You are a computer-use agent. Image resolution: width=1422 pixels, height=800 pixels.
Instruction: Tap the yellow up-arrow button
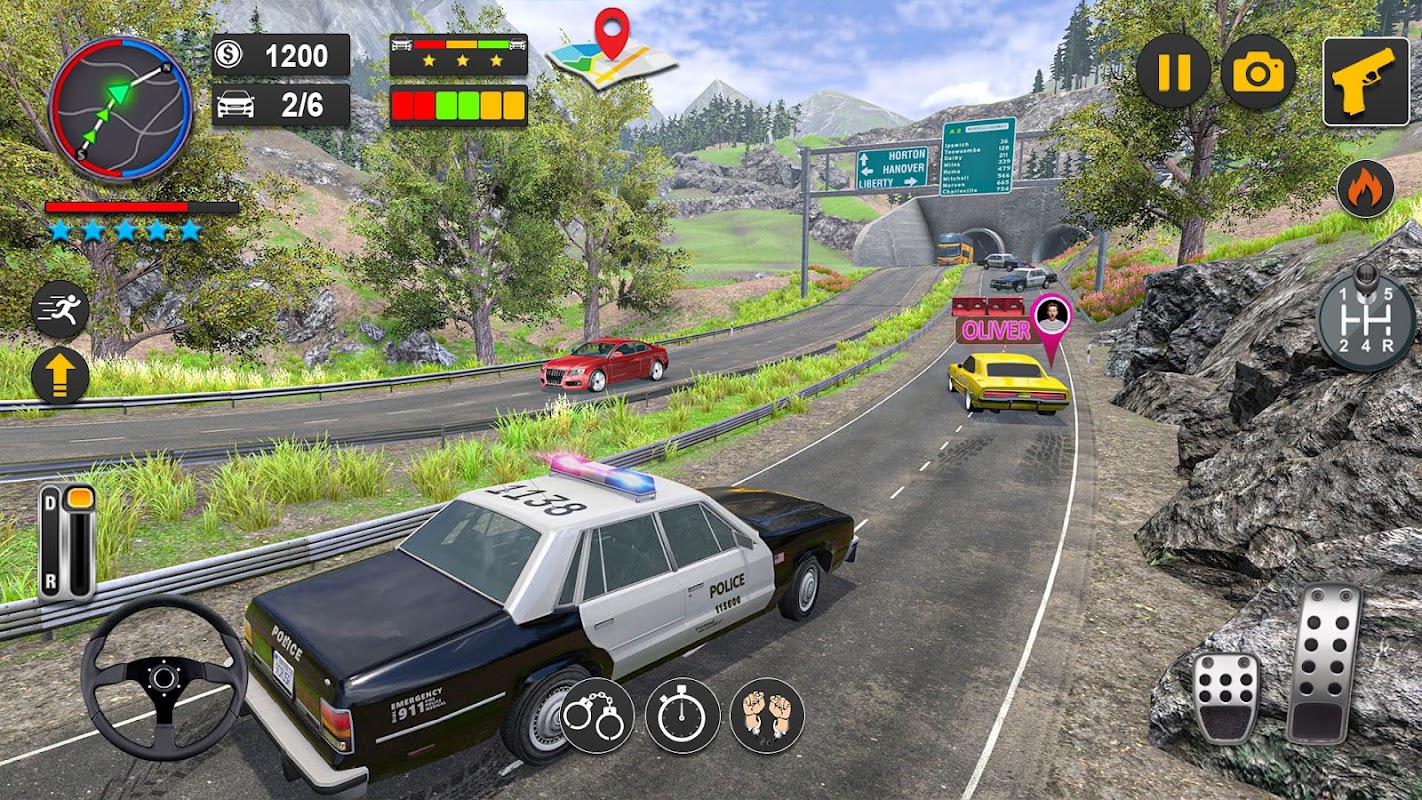[x=60, y=376]
